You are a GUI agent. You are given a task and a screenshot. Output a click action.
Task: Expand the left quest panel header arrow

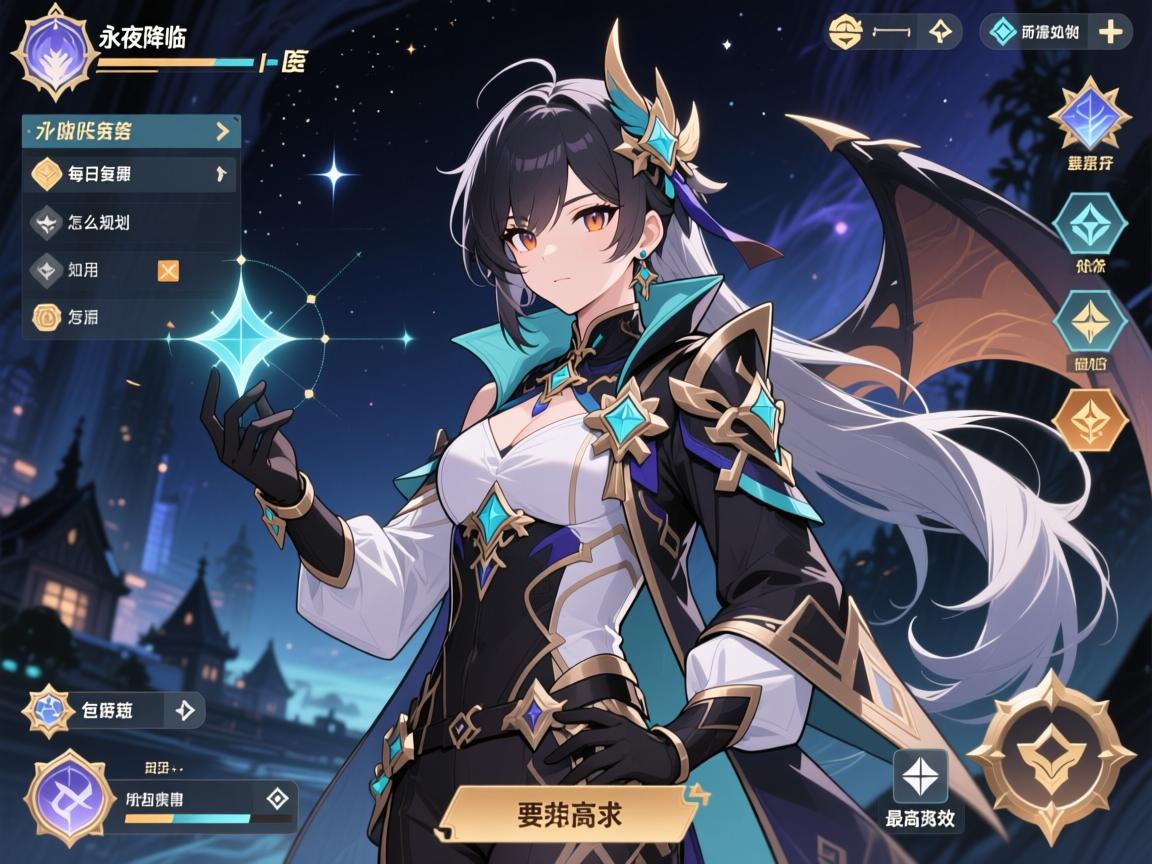point(222,130)
